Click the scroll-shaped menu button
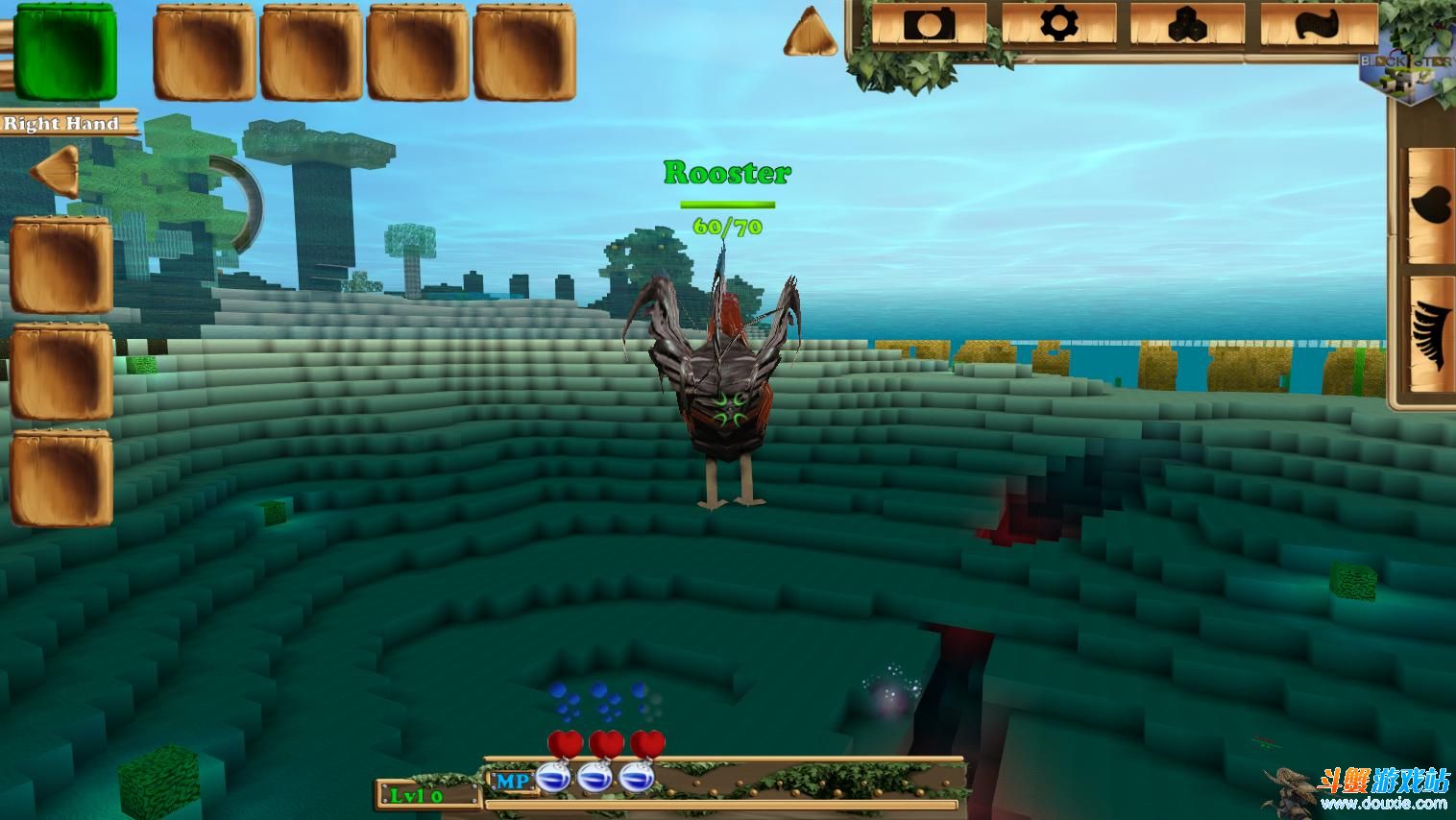Viewport: 1456px width, 820px height. point(1317,24)
